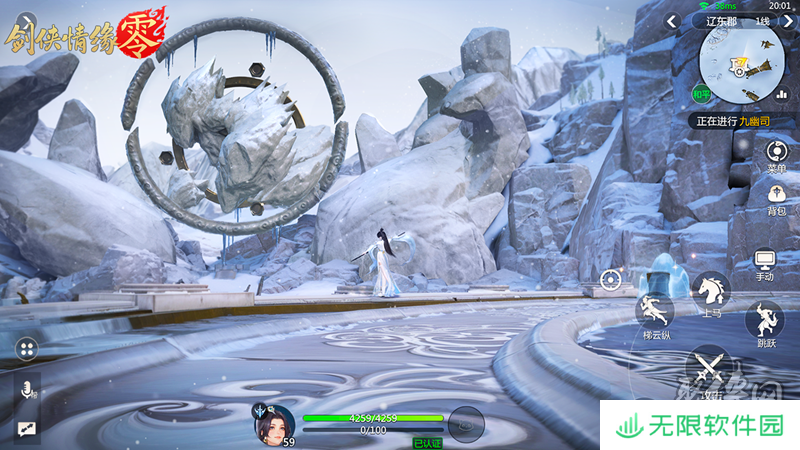Open the four-dot round button
Viewport: 800px width, 450px height.
coord(27,349)
